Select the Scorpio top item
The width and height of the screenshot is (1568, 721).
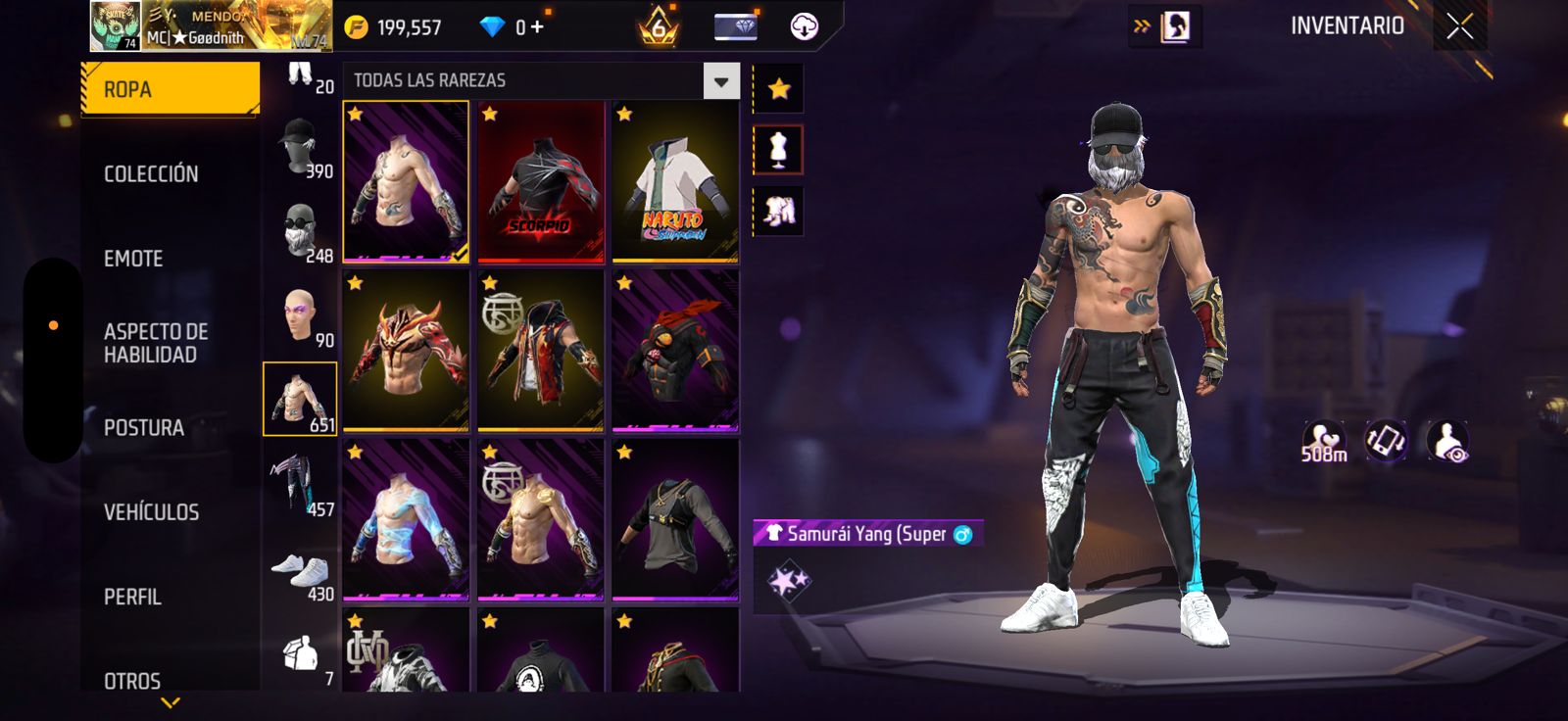pyautogui.click(x=540, y=182)
